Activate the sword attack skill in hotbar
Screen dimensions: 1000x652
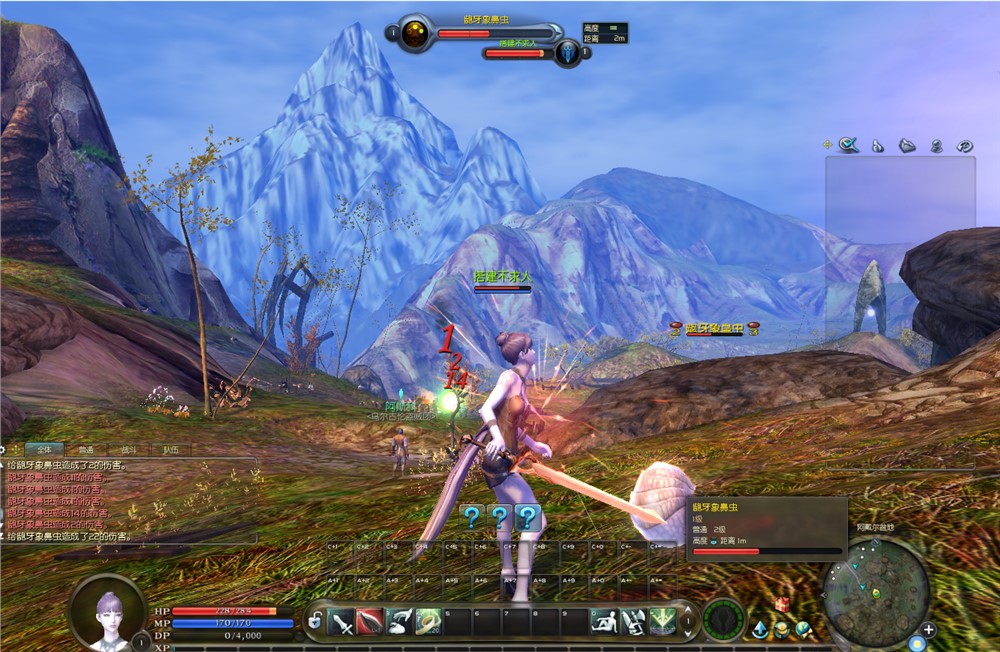(342, 621)
